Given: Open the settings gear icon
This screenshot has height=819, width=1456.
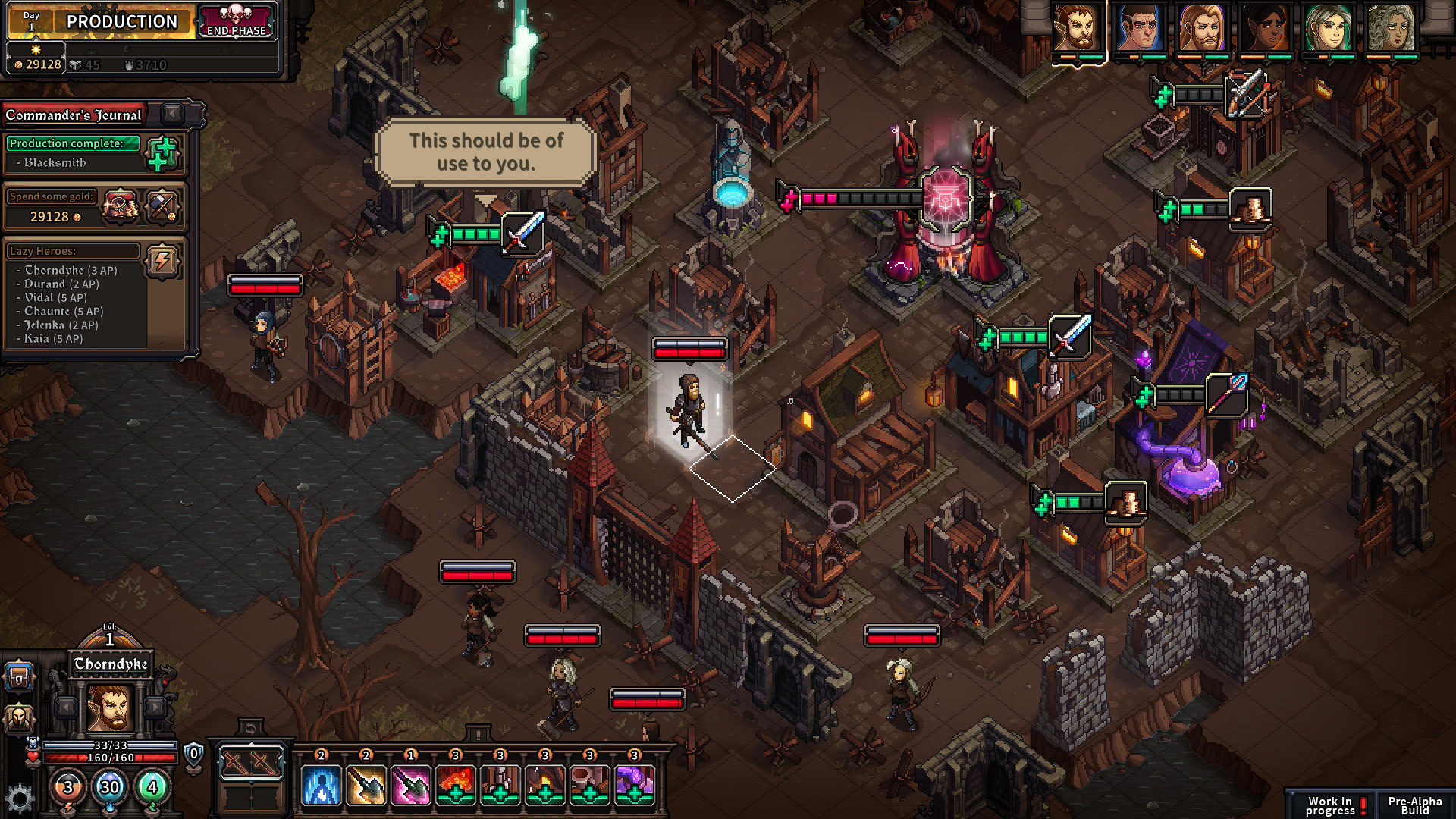Looking at the screenshot, I should tap(19, 793).
